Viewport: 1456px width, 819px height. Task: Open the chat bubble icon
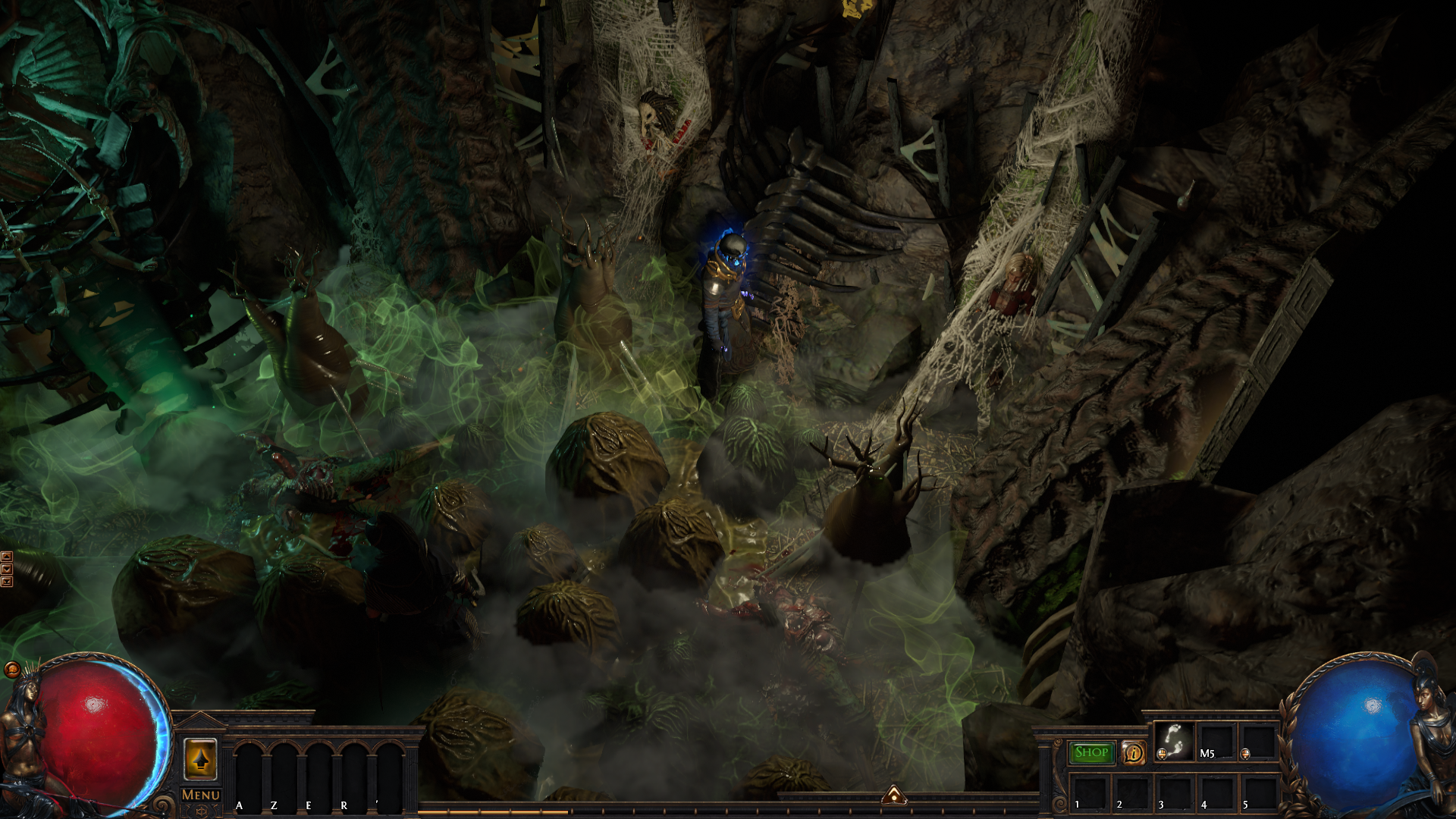pos(11,669)
